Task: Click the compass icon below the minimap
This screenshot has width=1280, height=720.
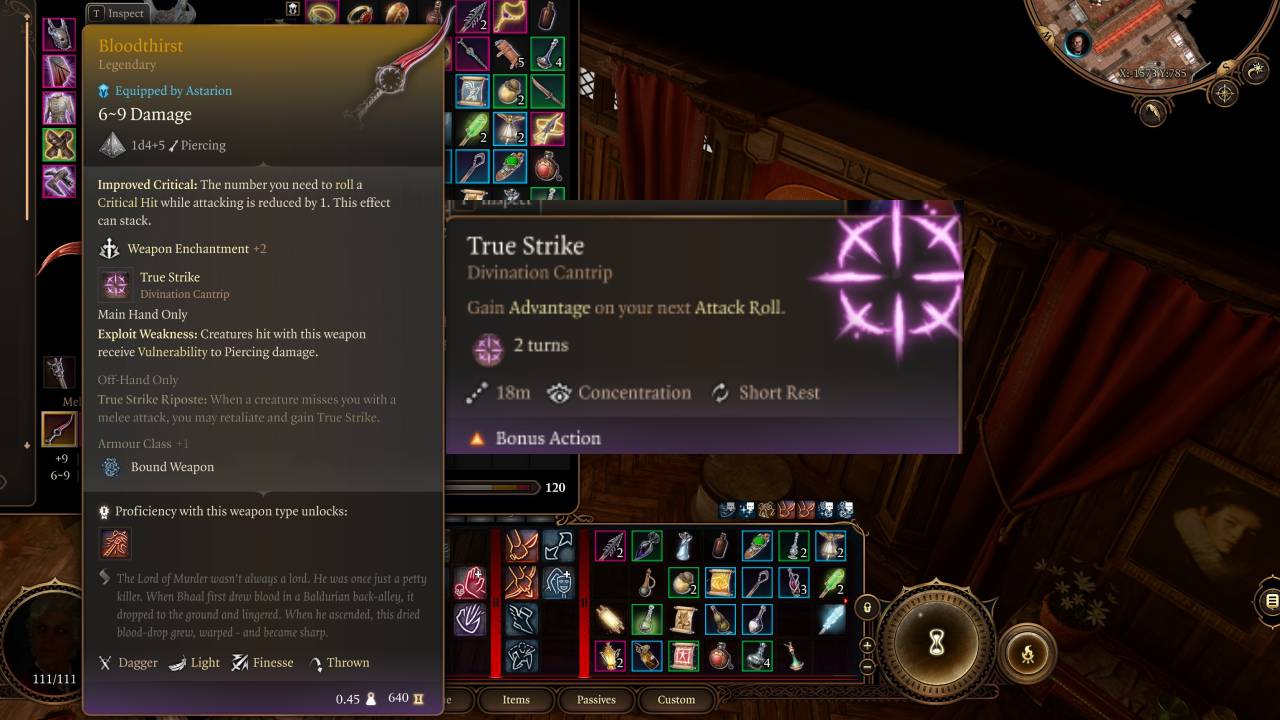Action: [1224, 92]
